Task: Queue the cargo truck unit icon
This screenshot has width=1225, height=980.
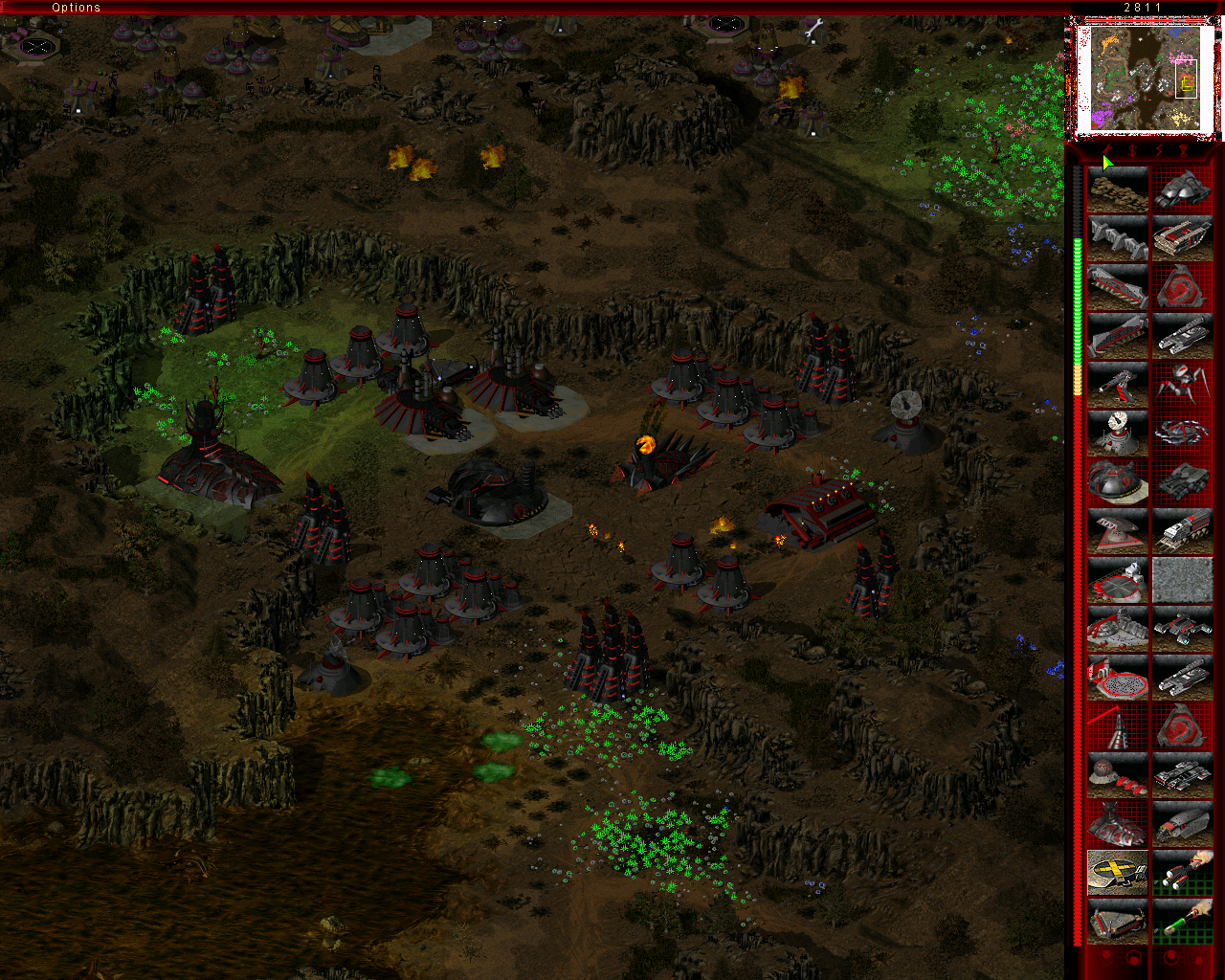Action: pos(1182,531)
